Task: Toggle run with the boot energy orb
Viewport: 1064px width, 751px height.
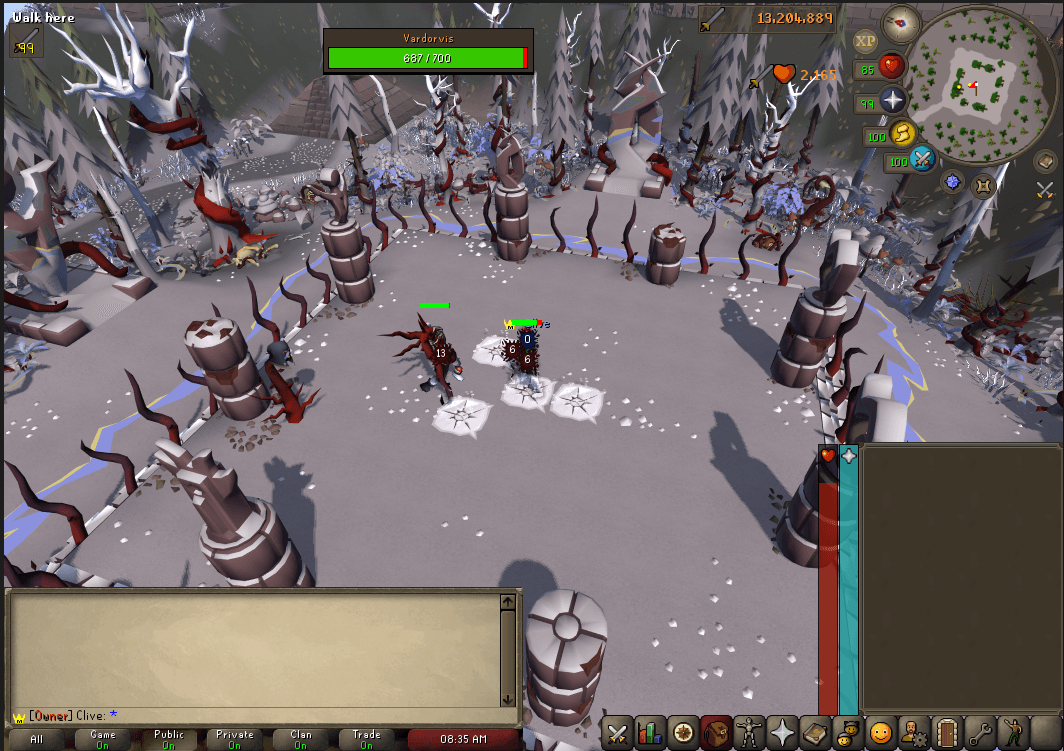Action: (x=903, y=132)
